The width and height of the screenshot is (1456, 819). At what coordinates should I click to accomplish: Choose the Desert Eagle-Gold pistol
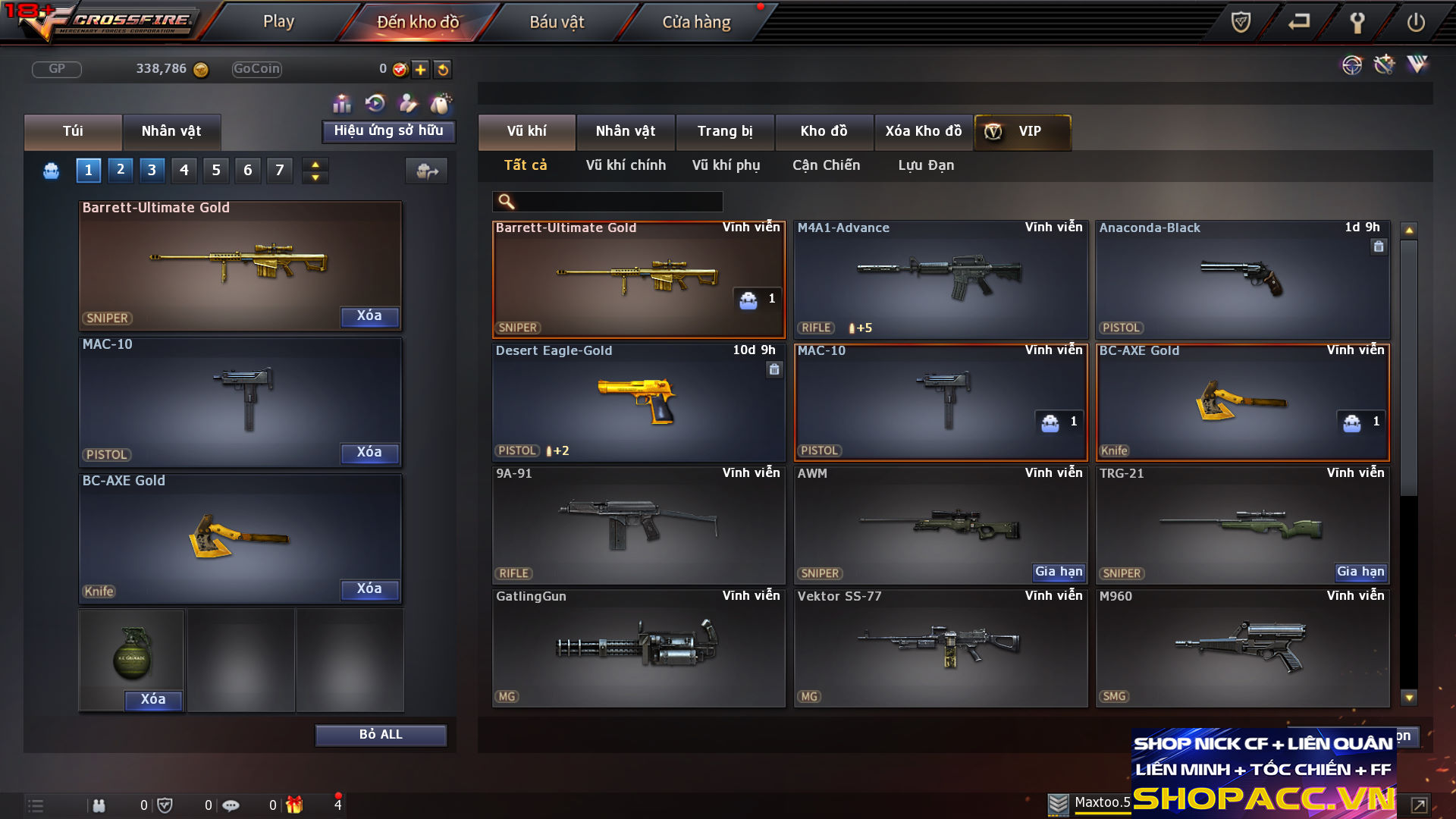point(639,402)
